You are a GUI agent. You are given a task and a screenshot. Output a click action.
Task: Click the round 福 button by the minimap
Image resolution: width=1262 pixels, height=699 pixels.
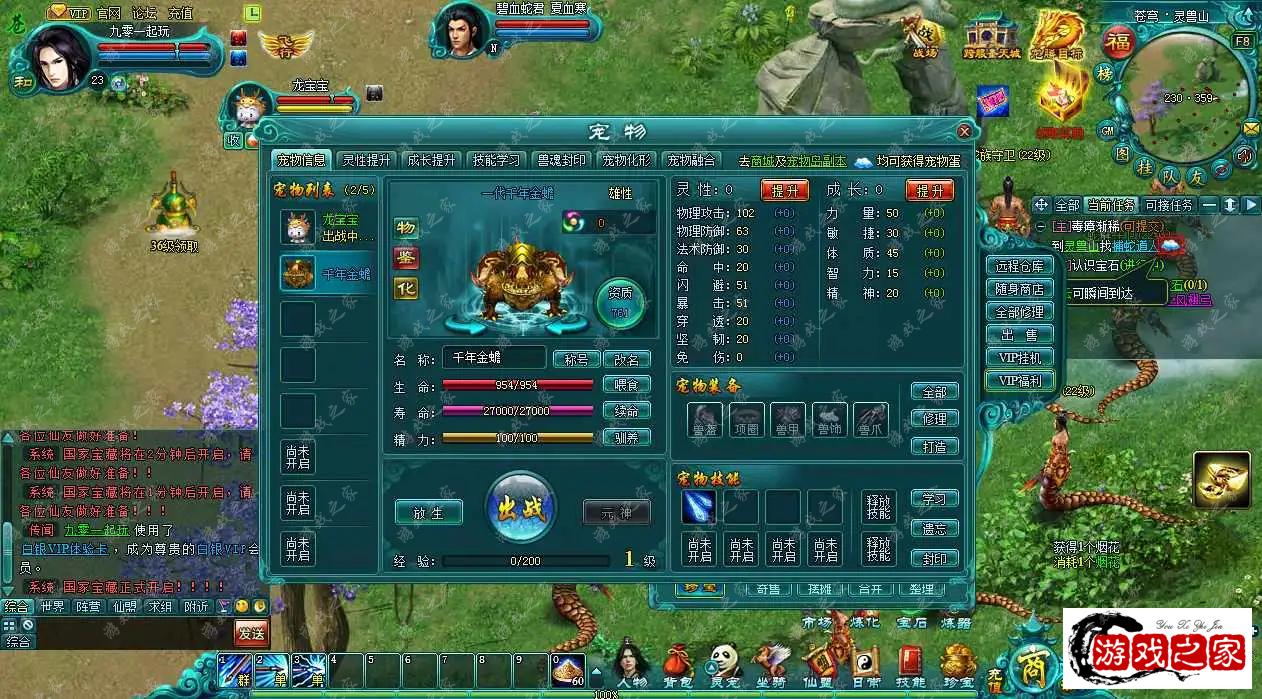pyautogui.click(x=1116, y=43)
